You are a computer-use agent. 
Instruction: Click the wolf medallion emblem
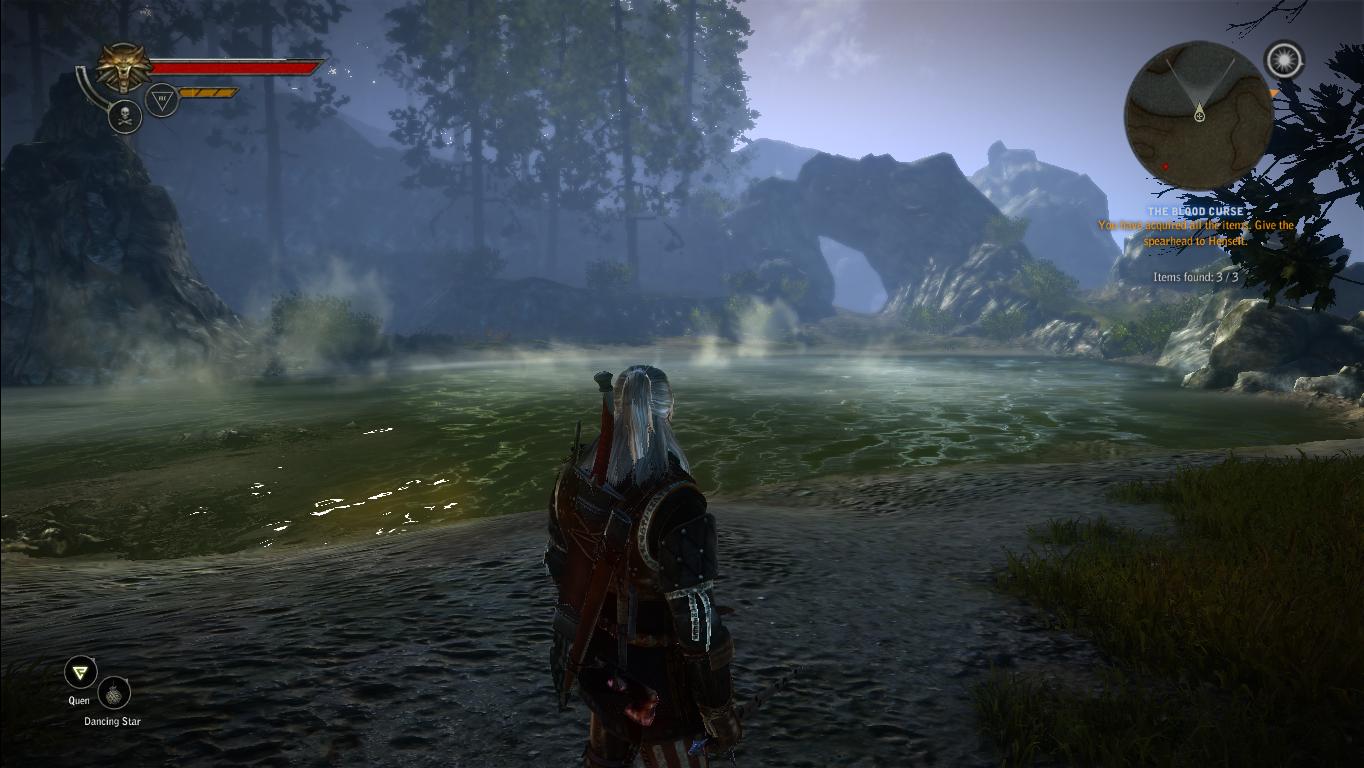tap(124, 68)
